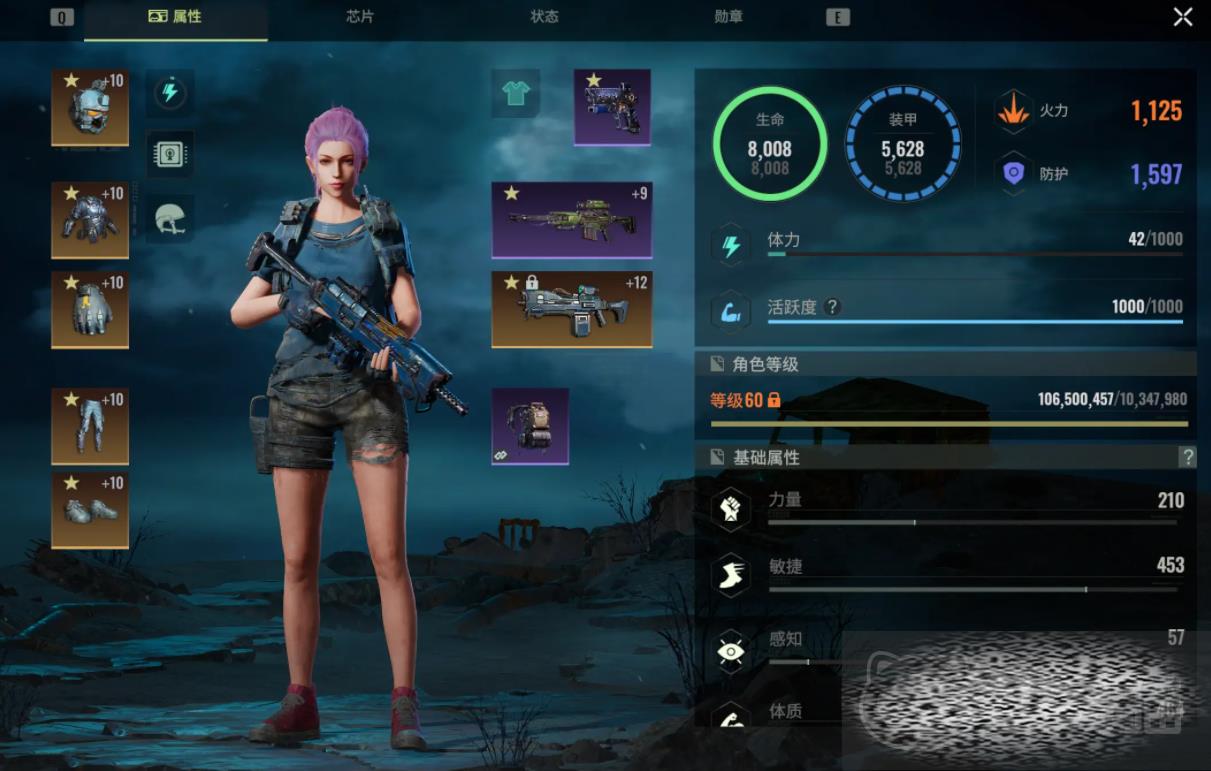
Task: Select the 属性 tab
Action: pyautogui.click(x=176, y=17)
